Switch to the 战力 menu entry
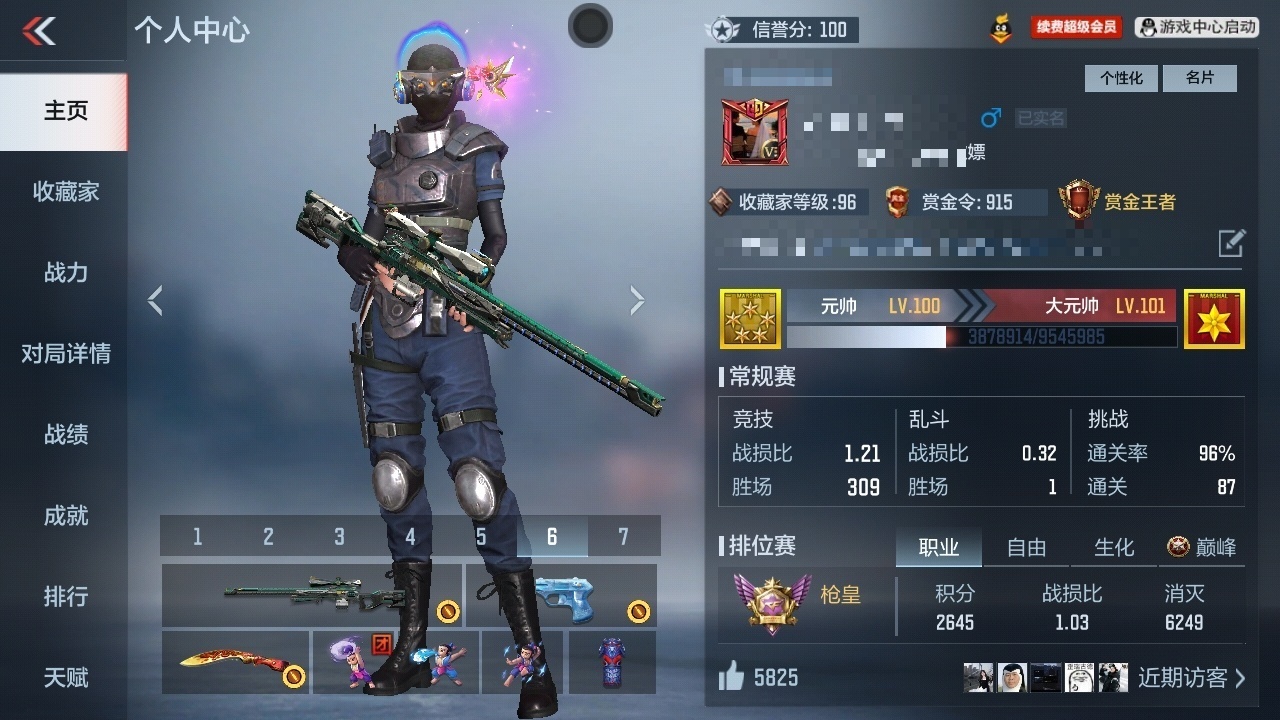This screenshot has height=720, width=1280. (65, 272)
